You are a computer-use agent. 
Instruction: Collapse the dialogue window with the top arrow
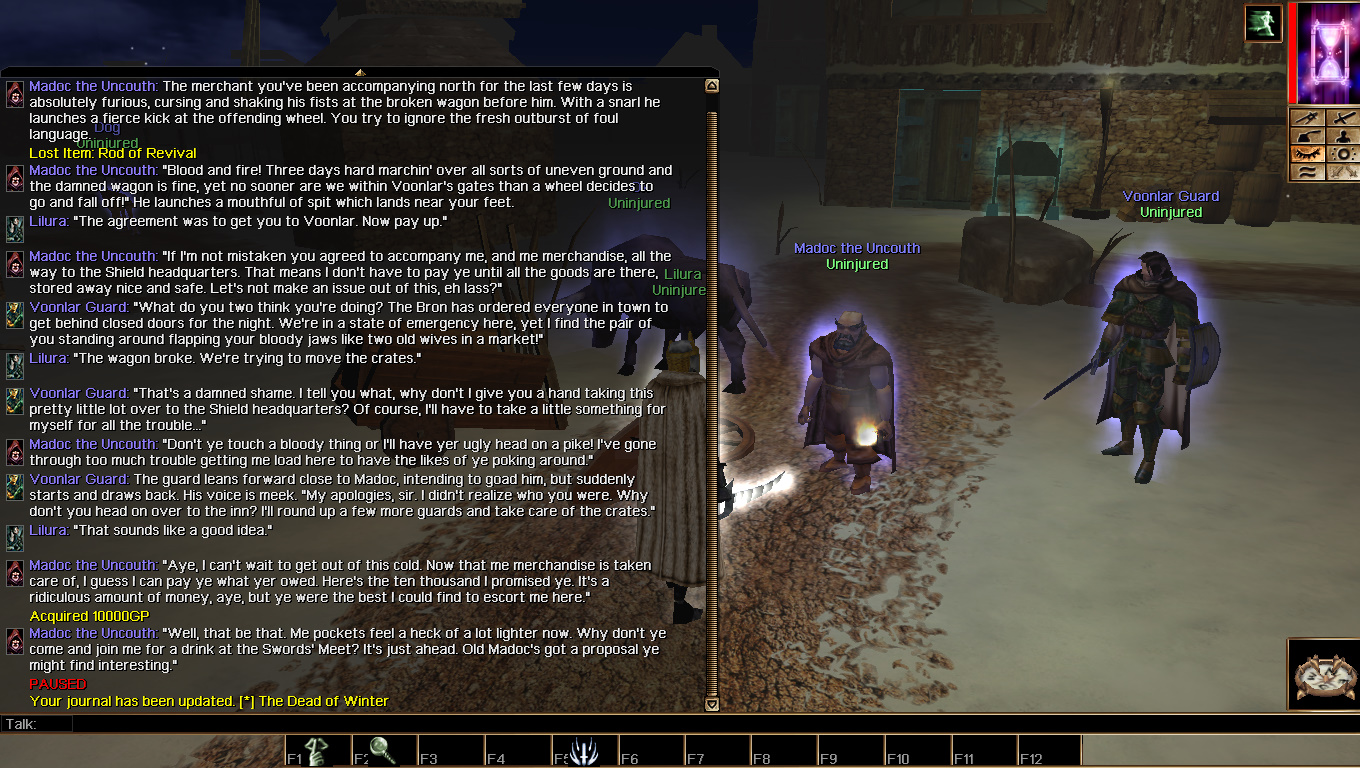[359, 73]
